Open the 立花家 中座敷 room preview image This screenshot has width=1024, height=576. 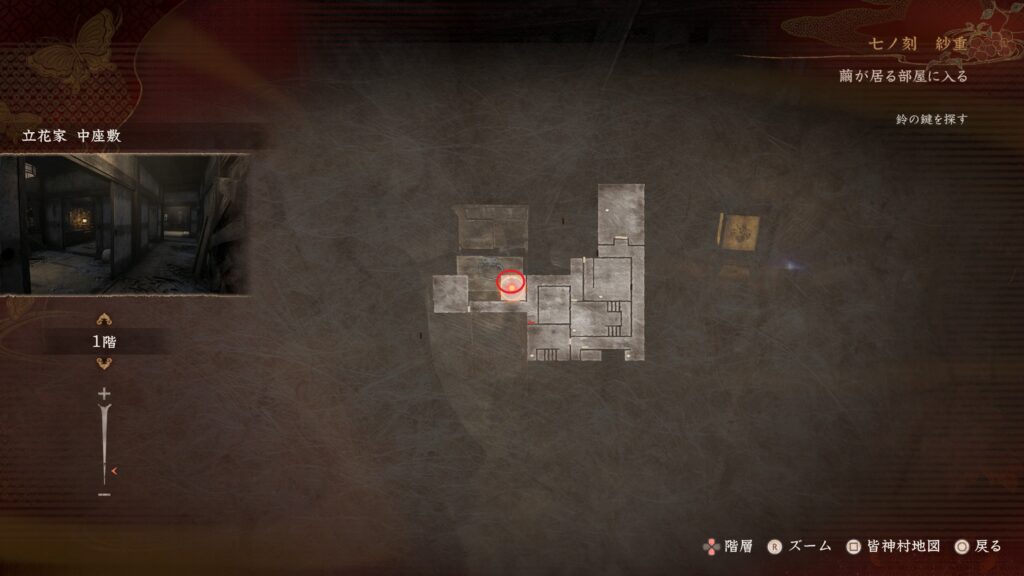pyautogui.click(x=124, y=224)
